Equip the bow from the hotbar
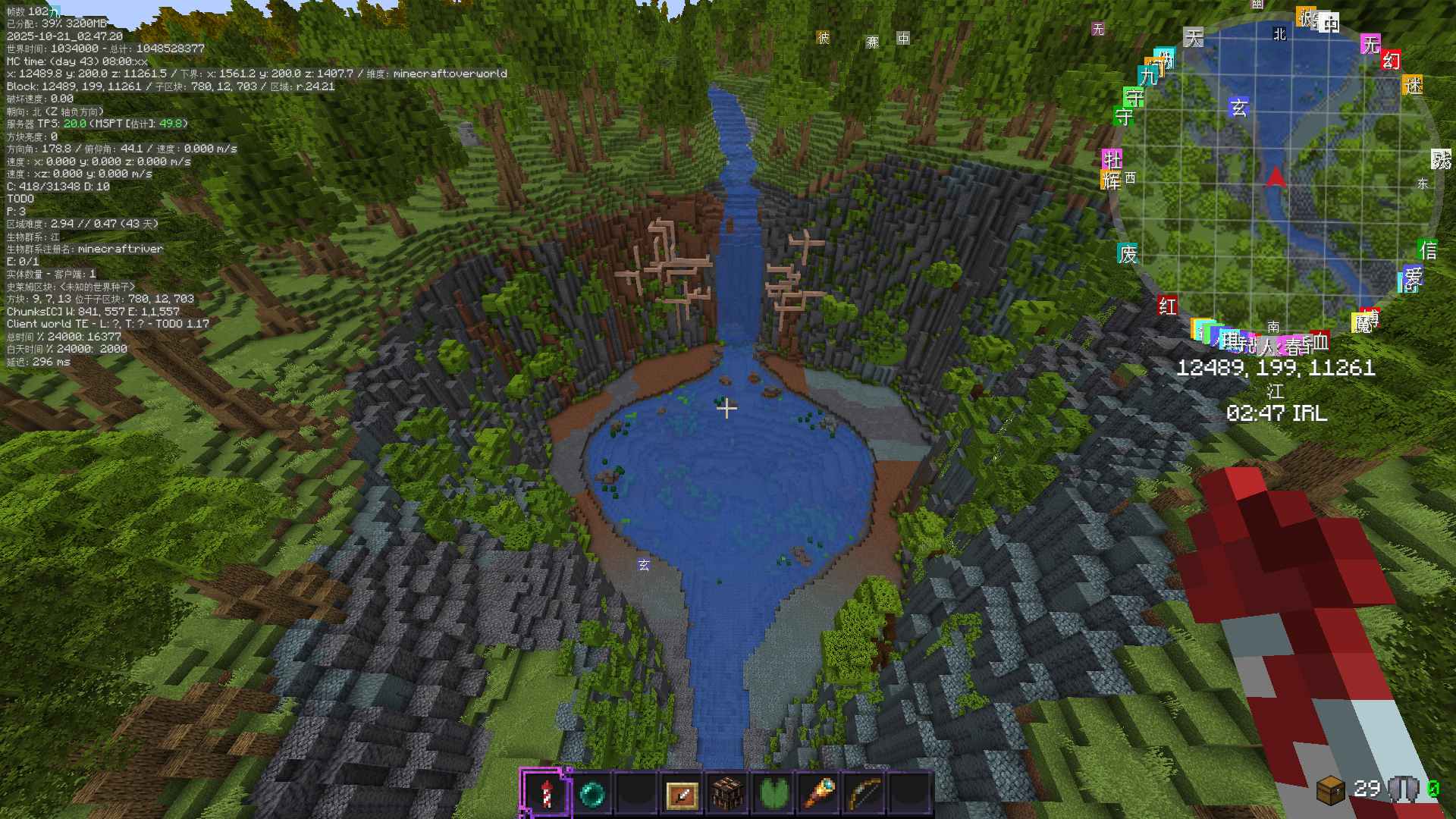 864,793
